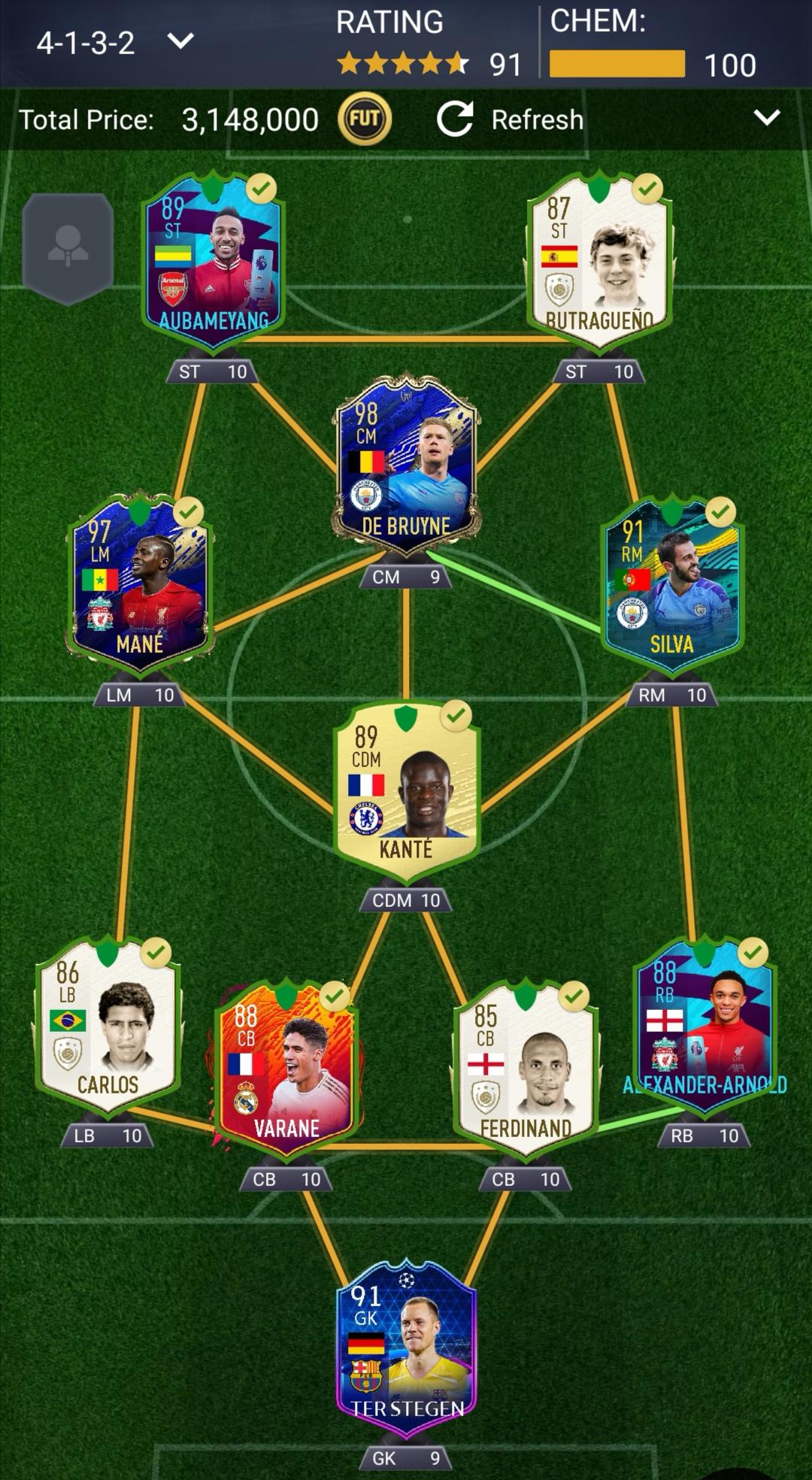This screenshot has width=812, height=1480.
Task: Open the manager slot icon
Action: 68,248
